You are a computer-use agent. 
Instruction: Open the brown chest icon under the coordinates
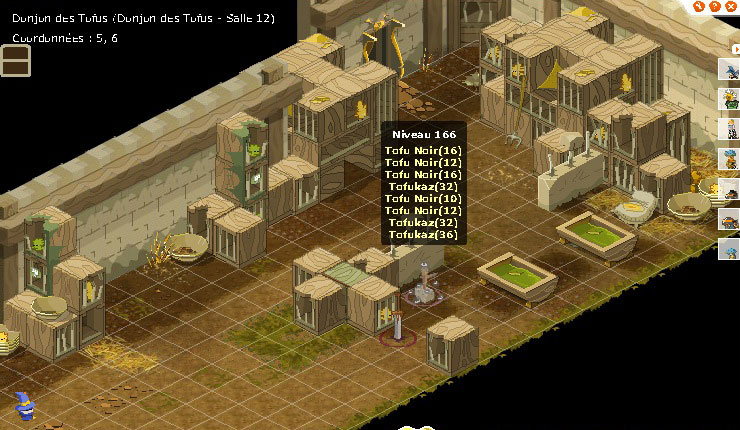coord(16,61)
